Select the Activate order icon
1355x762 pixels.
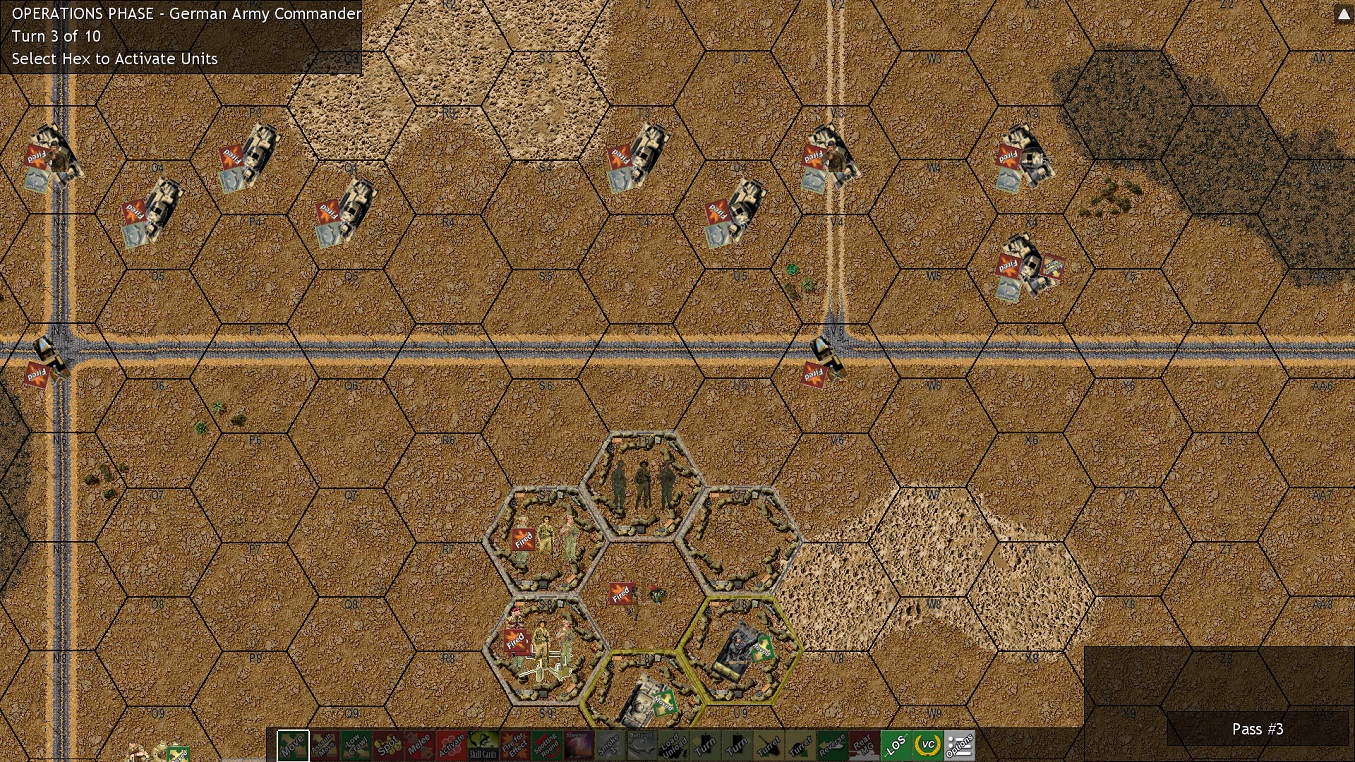click(x=450, y=746)
